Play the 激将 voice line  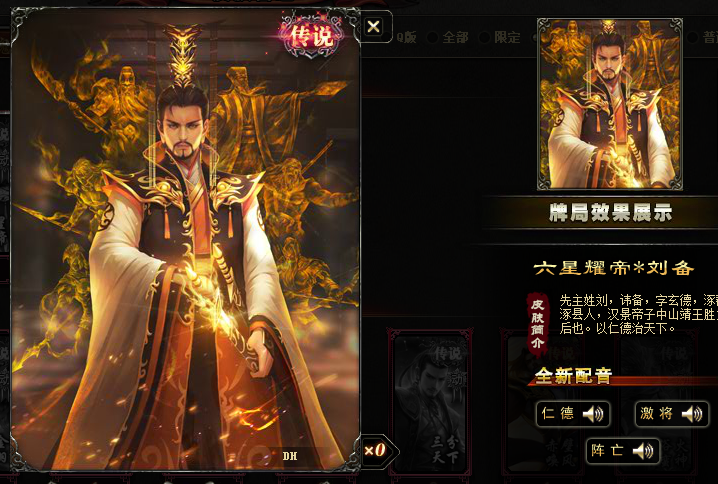671,414
